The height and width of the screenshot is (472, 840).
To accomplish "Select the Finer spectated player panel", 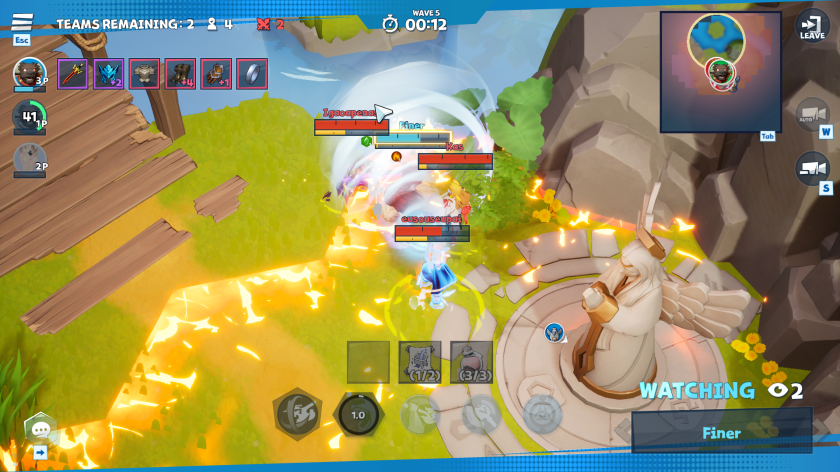I will click(721, 433).
